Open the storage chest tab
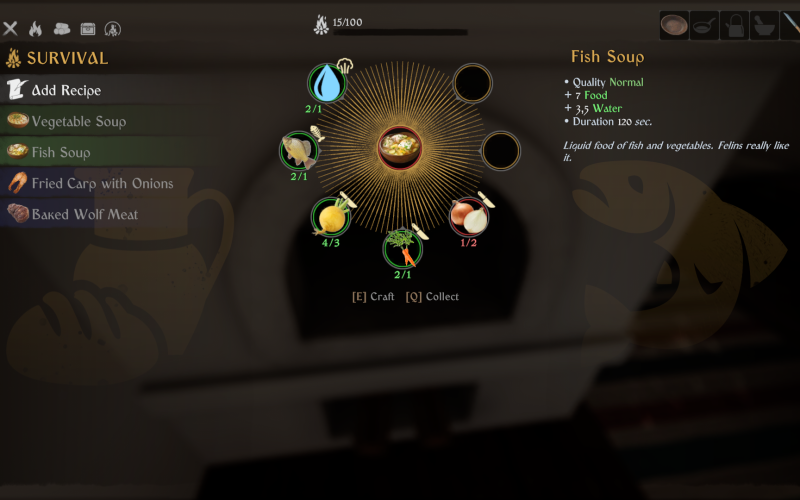Viewport: 800px width, 500px height. coord(88,29)
